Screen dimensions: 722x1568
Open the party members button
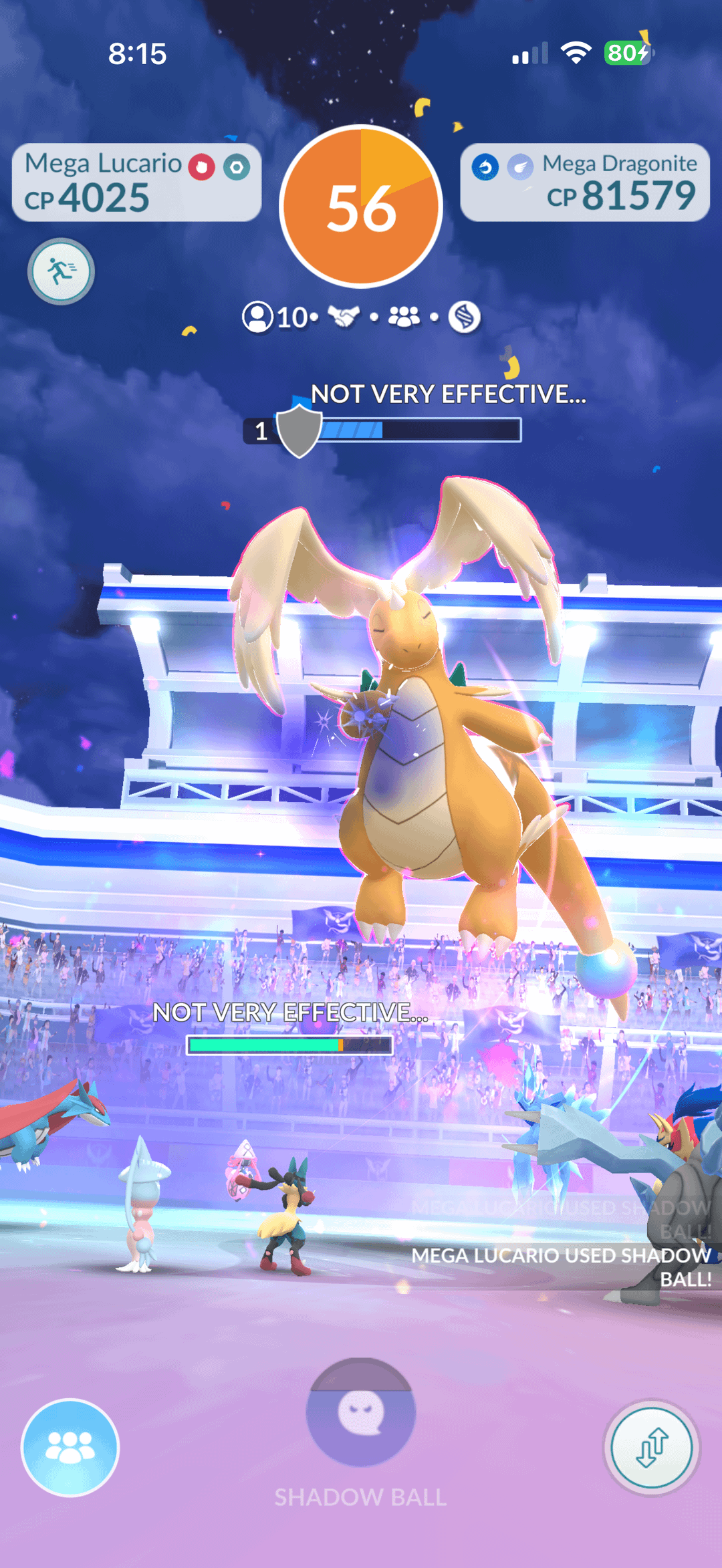click(x=70, y=1448)
